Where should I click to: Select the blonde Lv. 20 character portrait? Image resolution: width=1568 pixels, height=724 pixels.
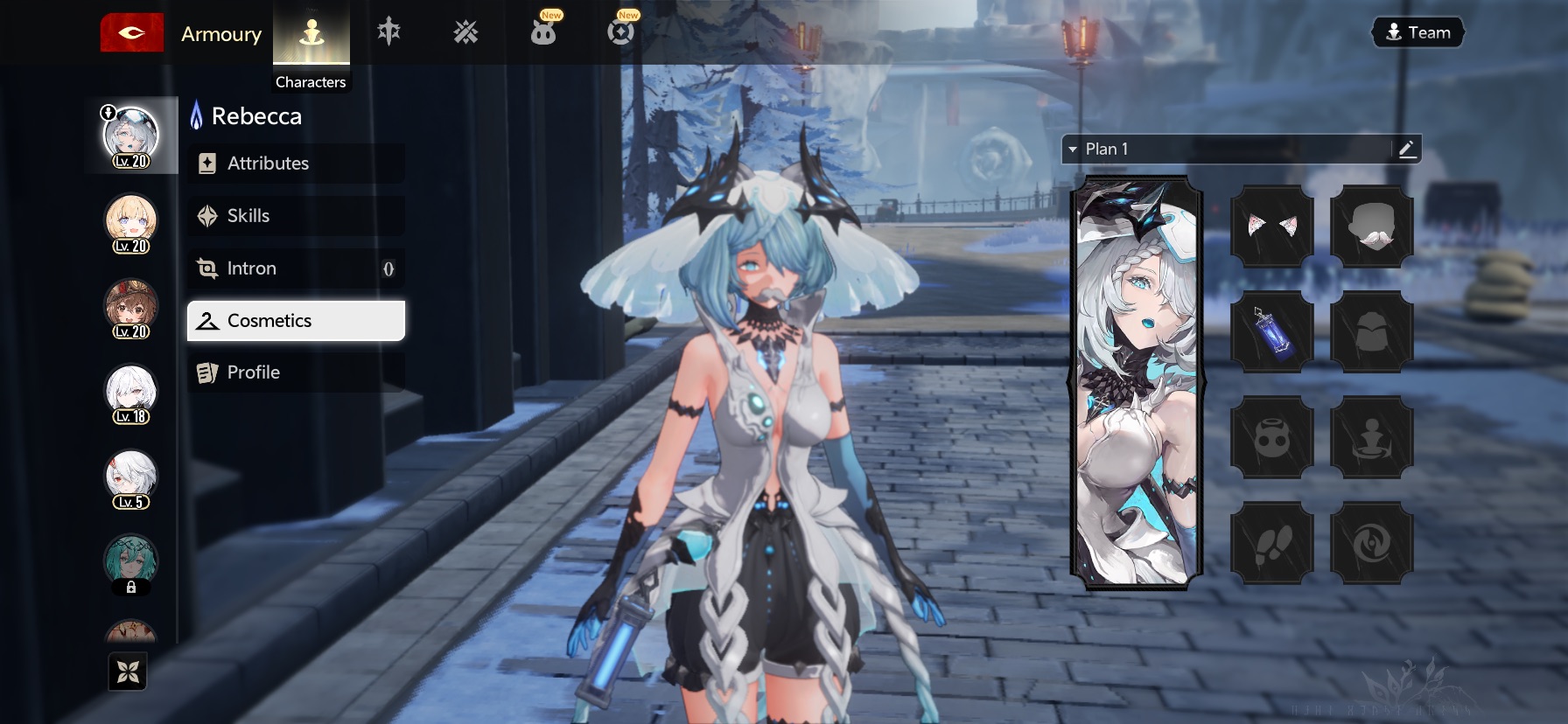click(x=131, y=222)
